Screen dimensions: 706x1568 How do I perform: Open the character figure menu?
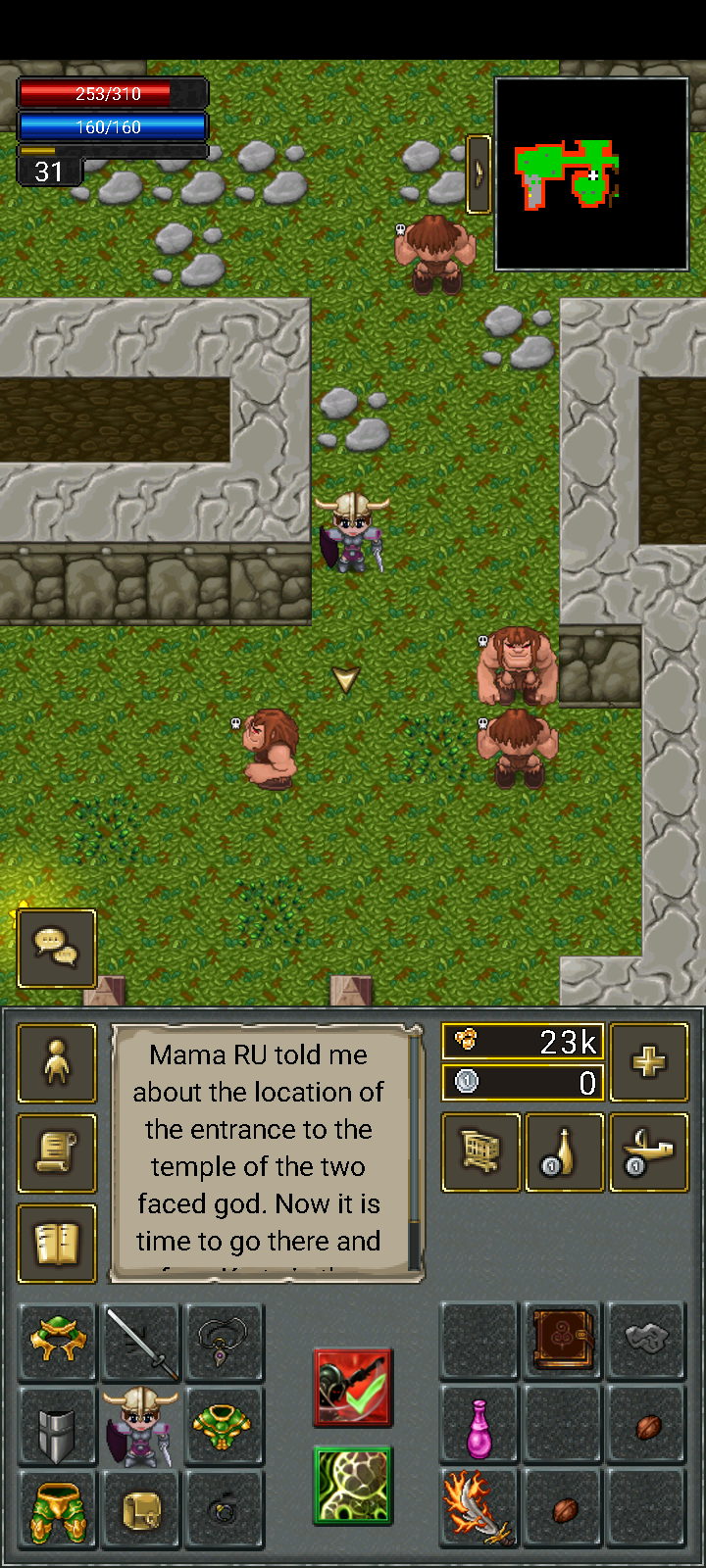[x=57, y=1063]
